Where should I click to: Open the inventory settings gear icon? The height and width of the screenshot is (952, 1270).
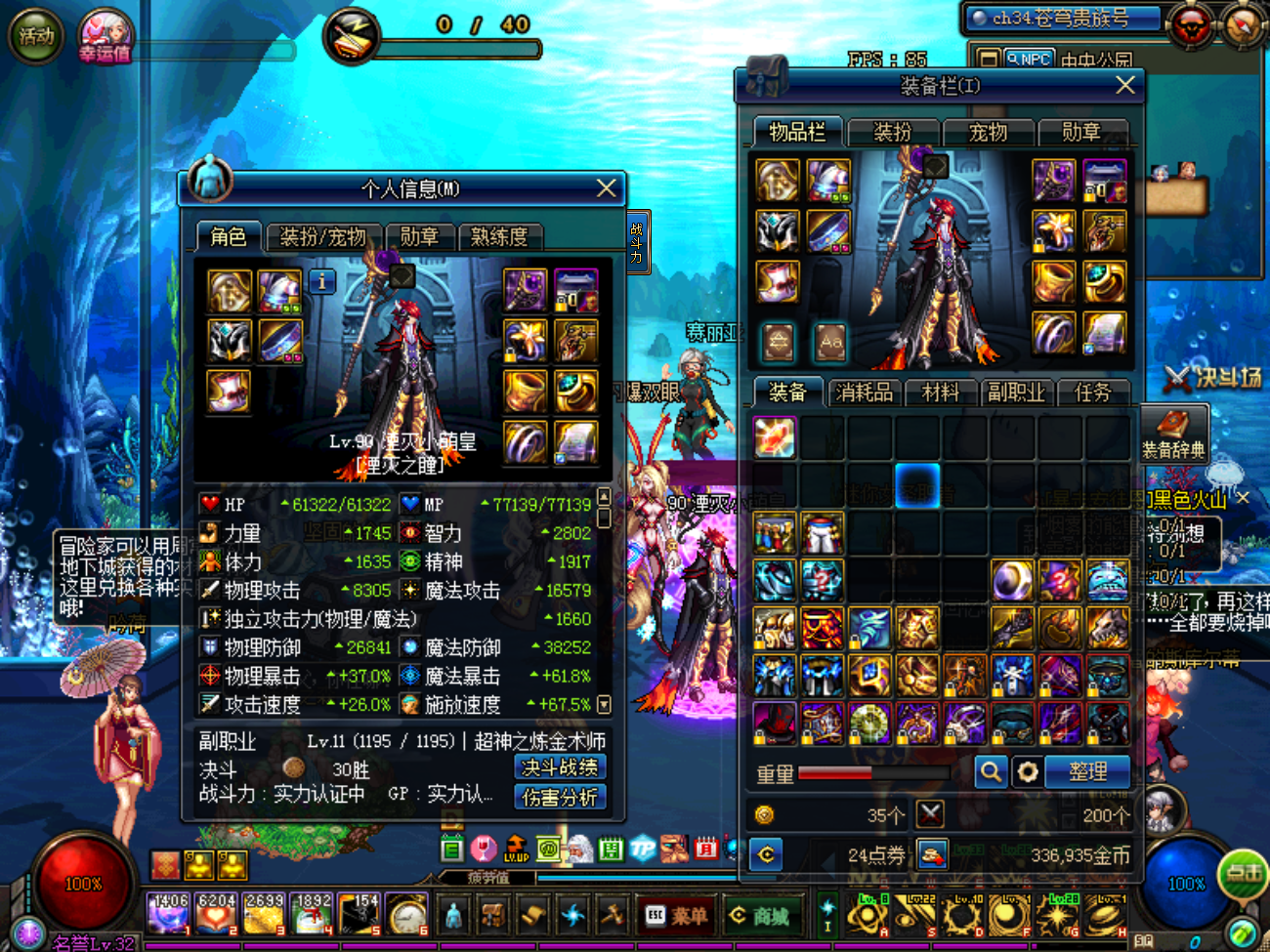tap(1028, 771)
